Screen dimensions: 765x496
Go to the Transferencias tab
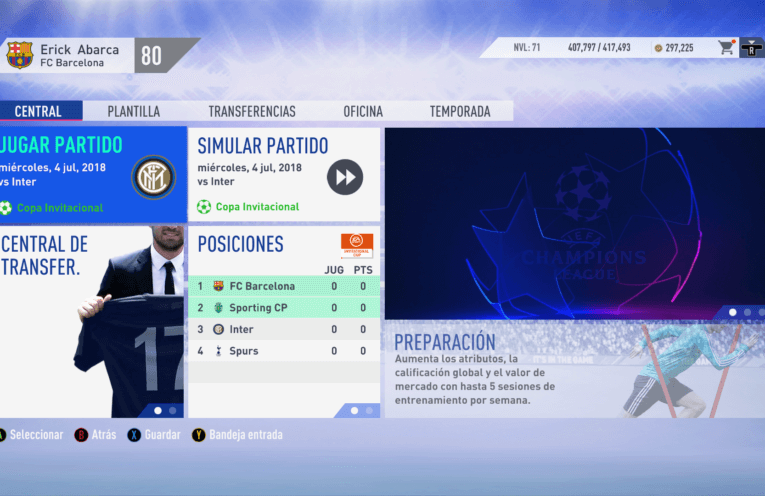coord(251,112)
